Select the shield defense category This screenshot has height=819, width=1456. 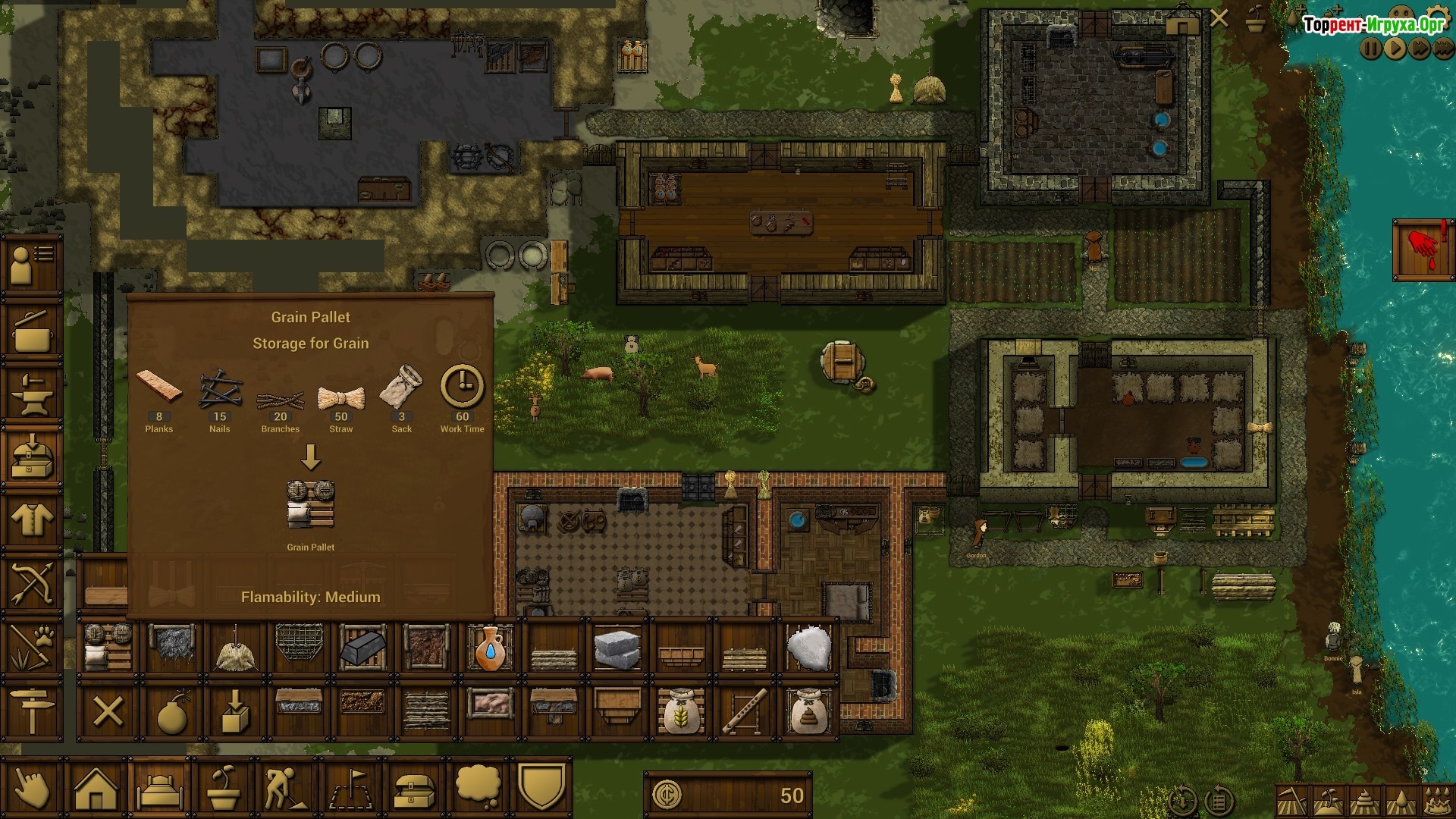[543, 787]
